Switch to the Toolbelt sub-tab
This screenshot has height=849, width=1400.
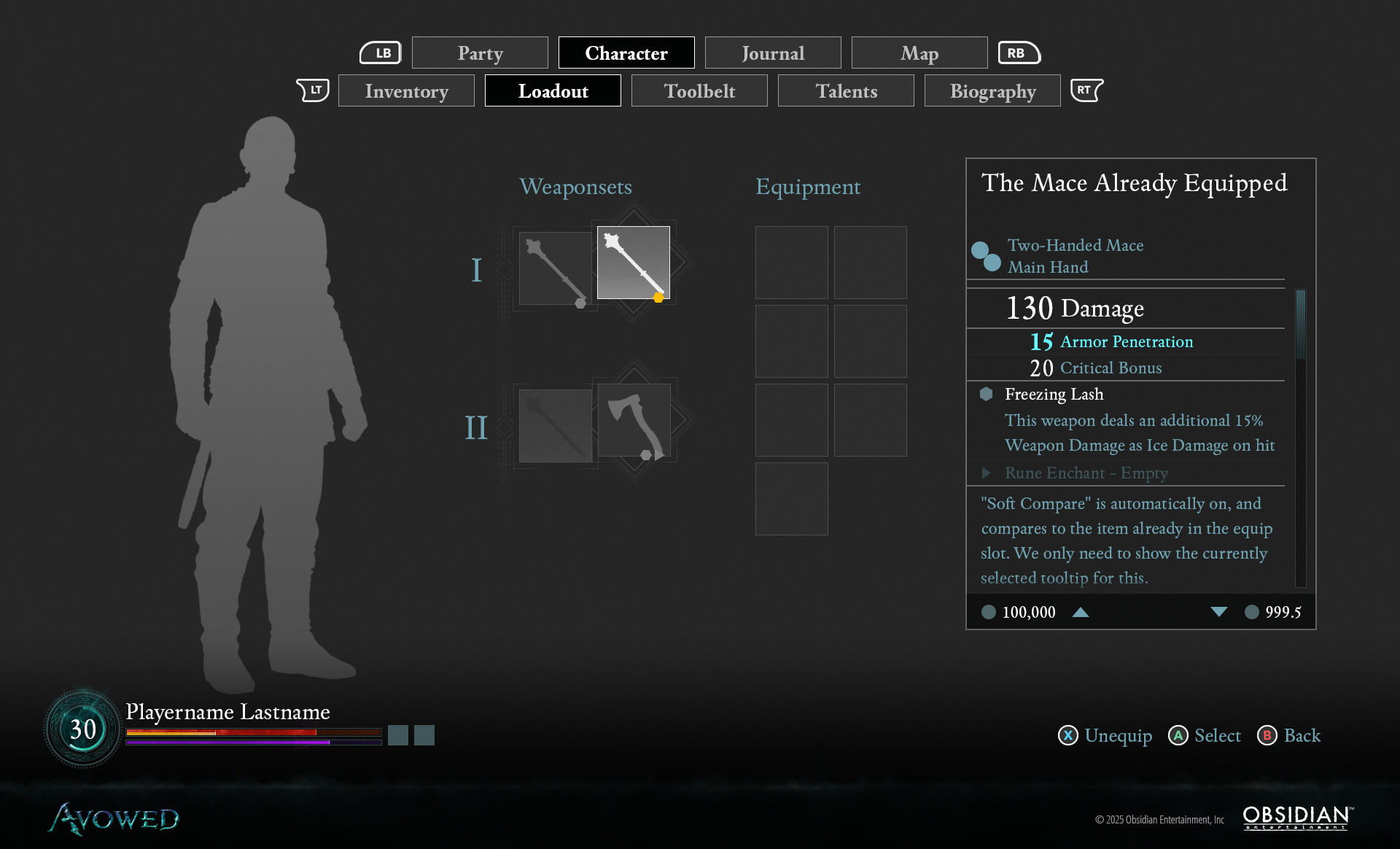(699, 91)
